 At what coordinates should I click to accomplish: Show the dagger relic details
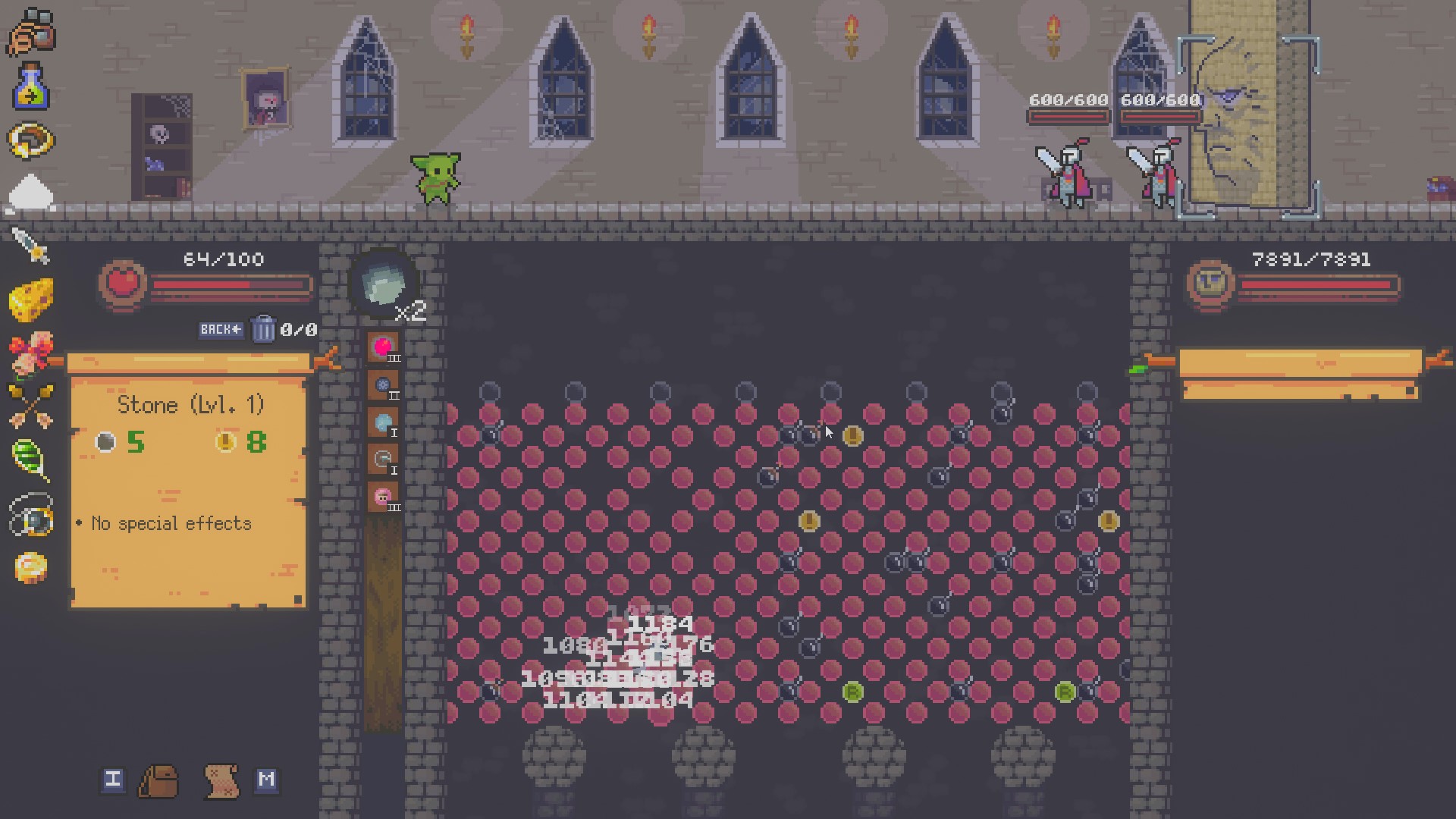pyautogui.click(x=31, y=246)
